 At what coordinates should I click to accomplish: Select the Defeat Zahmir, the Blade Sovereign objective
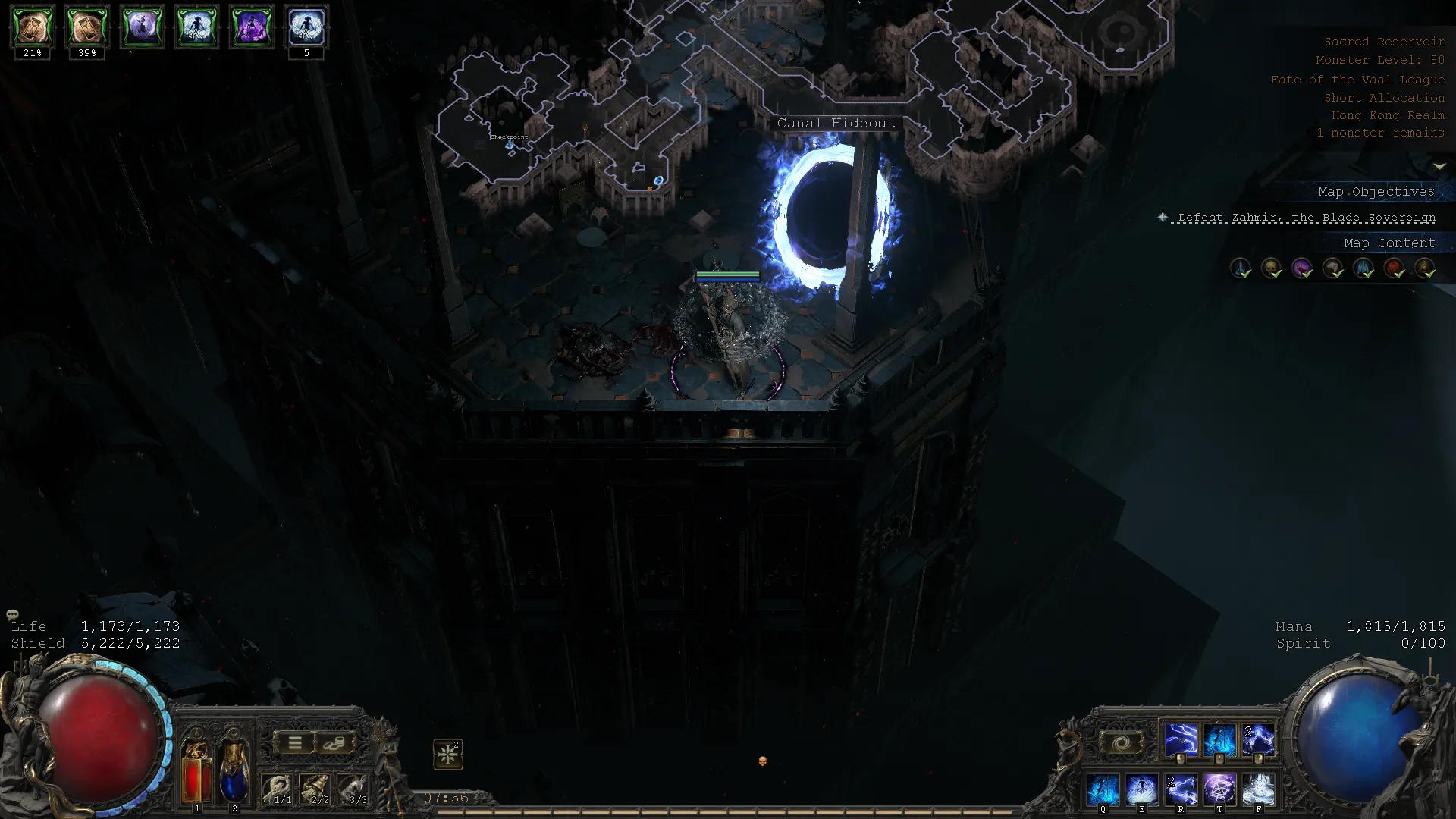click(1306, 218)
